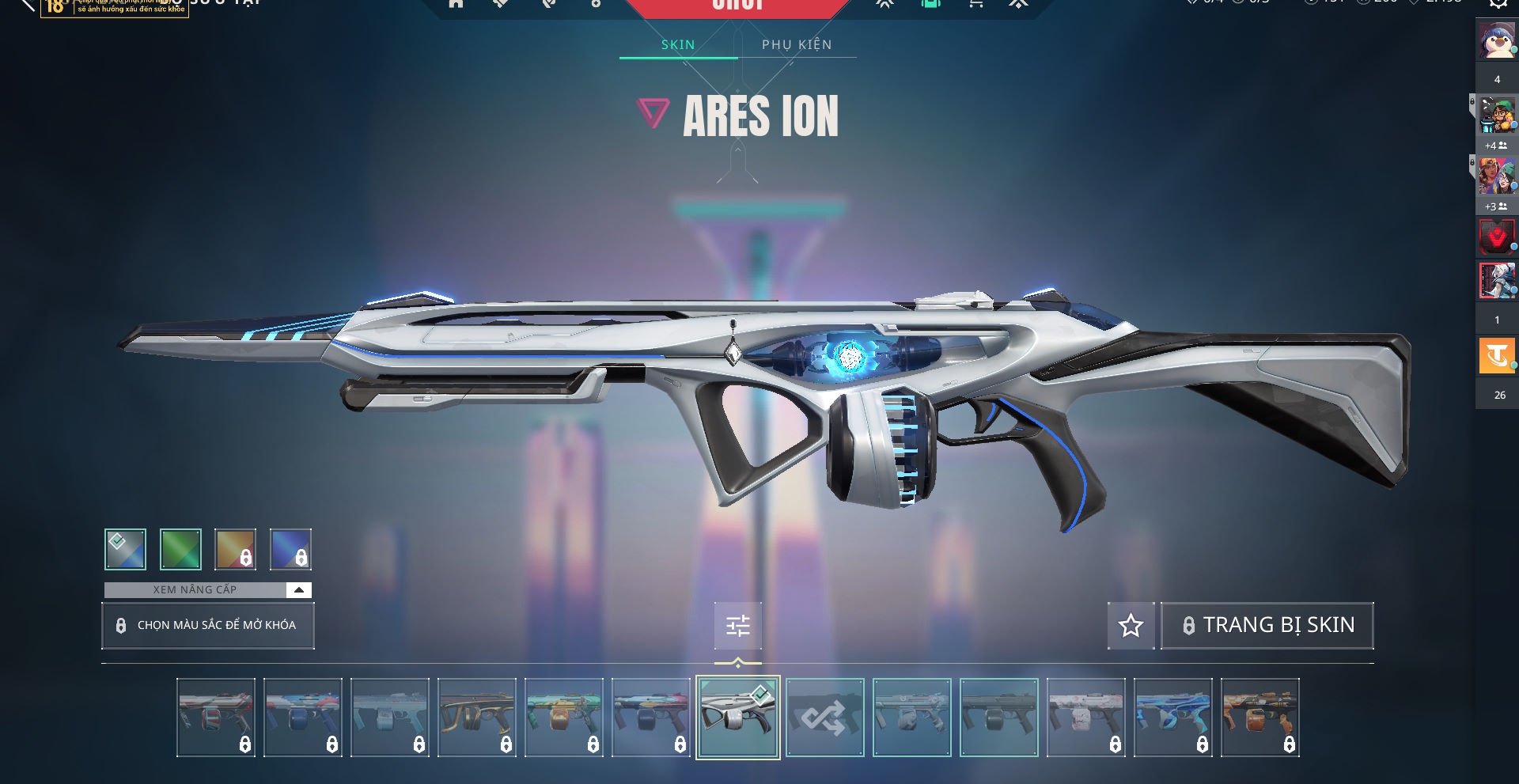Viewport: 1519px width, 784px height.
Task: Select the random shuffle skin tile
Action: pos(824,718)
